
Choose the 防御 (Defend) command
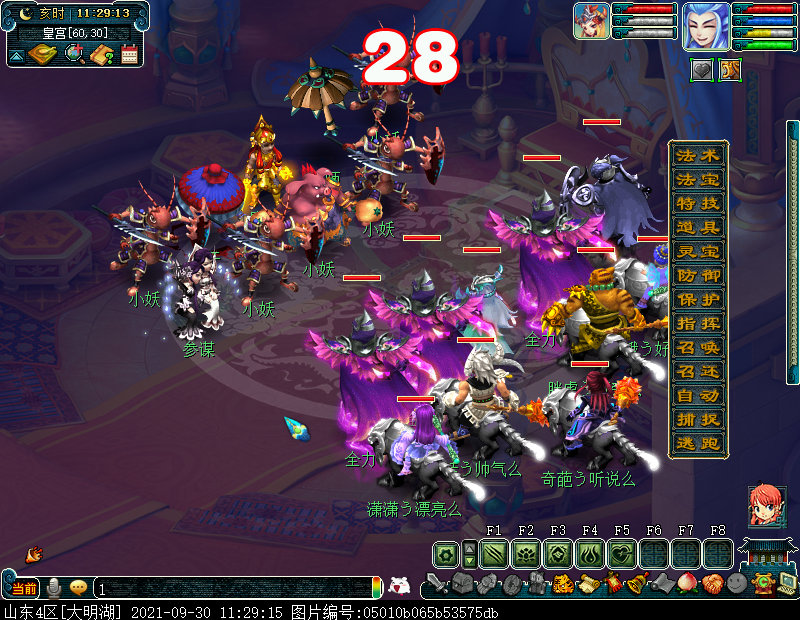pyautogui.click(x=698, y=275)
